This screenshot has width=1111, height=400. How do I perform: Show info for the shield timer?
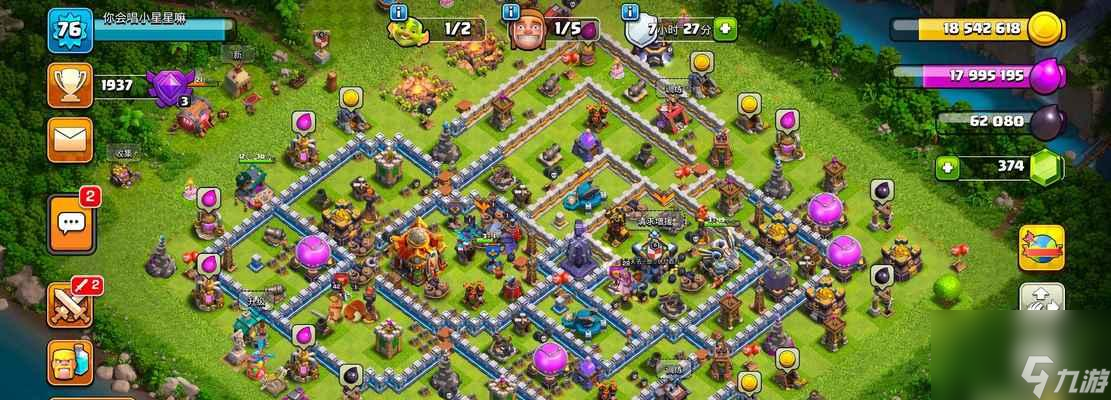(630, 13)
